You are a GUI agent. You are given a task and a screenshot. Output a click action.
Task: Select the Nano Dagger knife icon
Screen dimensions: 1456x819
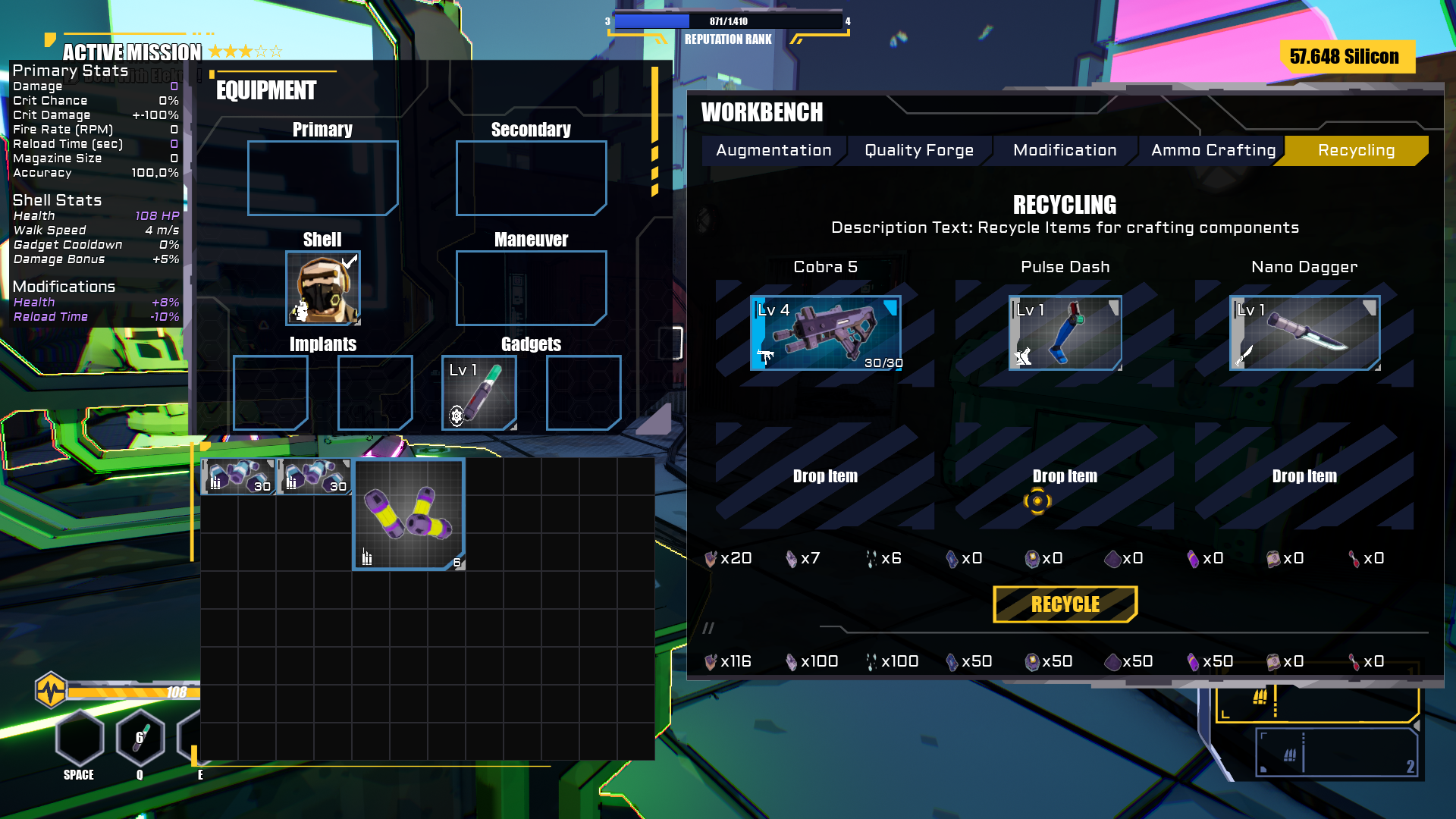(x=1304, y=332)
